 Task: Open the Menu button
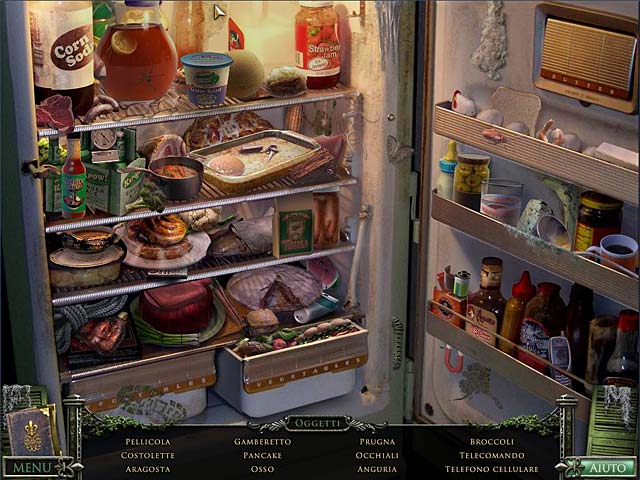(32, 467)
